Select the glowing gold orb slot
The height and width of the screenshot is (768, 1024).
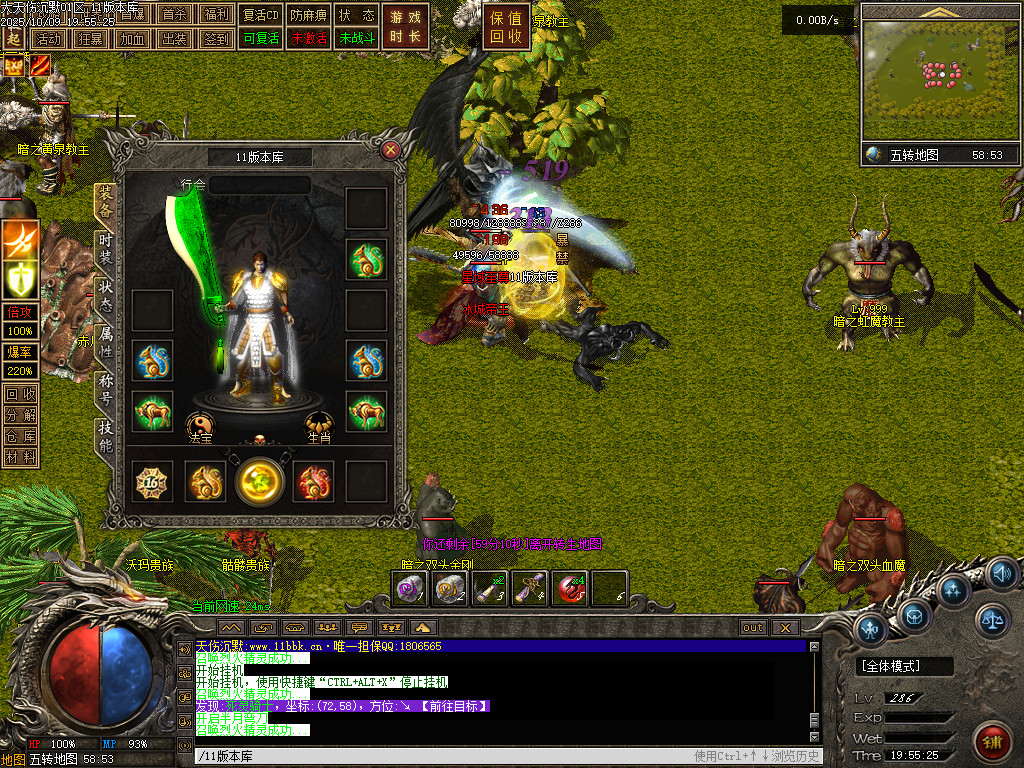pos(260,481)
